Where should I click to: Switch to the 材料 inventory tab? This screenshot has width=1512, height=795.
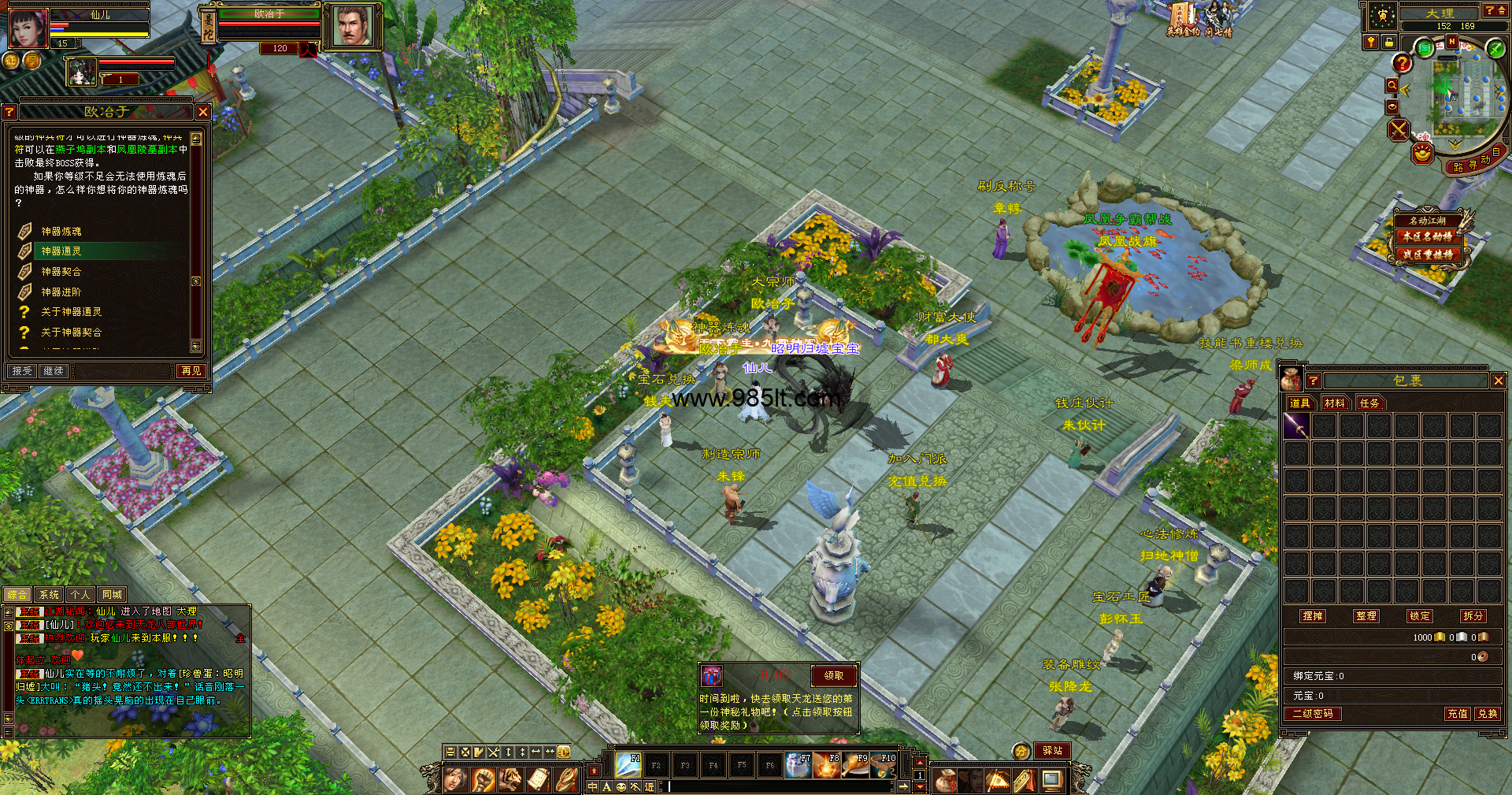[1334, 403]
